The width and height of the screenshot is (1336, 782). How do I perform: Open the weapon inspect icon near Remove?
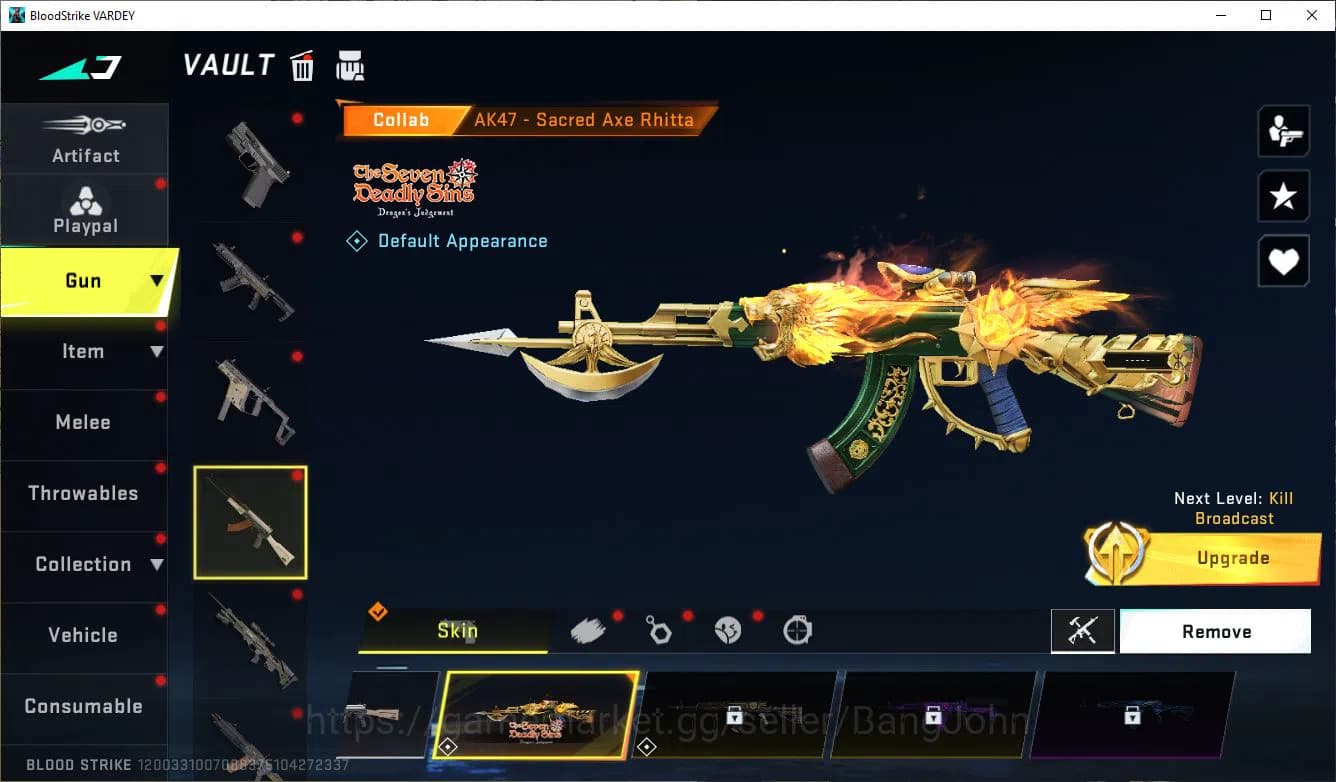click(1083, 631)
